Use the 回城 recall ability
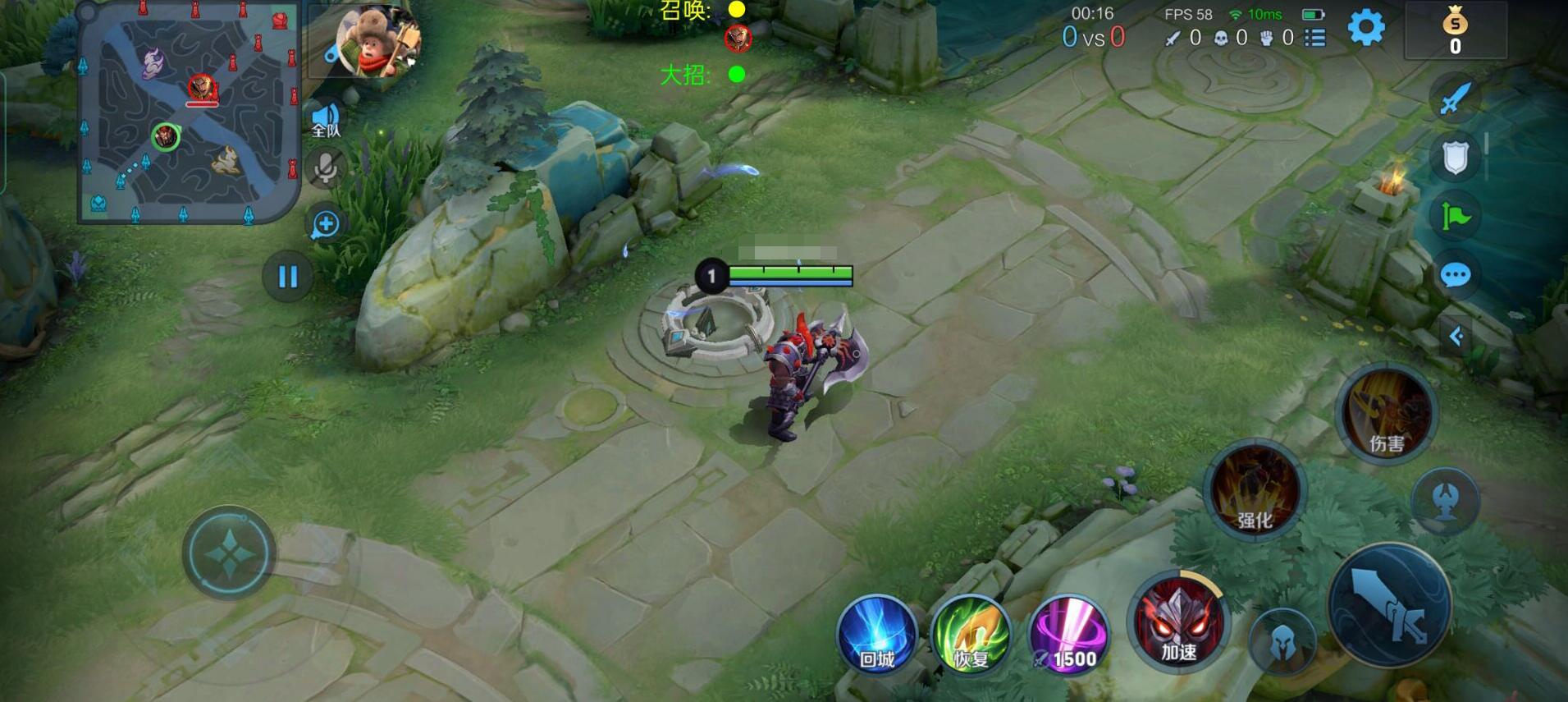1568x702 pixels. click(x=876, y=635)
